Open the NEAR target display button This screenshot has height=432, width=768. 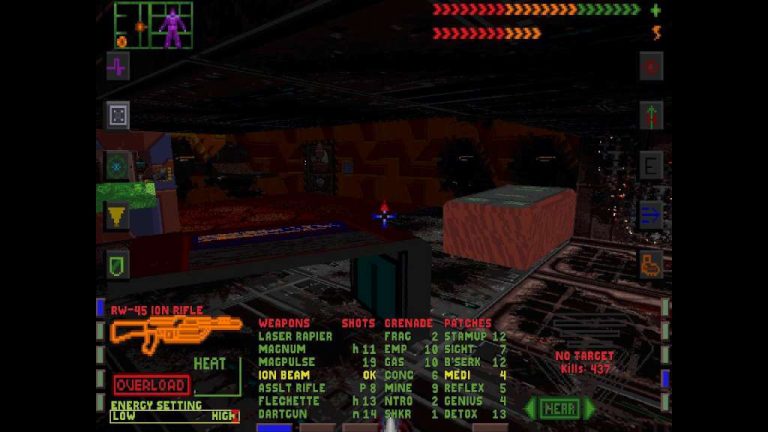click(x=559, y=408)
